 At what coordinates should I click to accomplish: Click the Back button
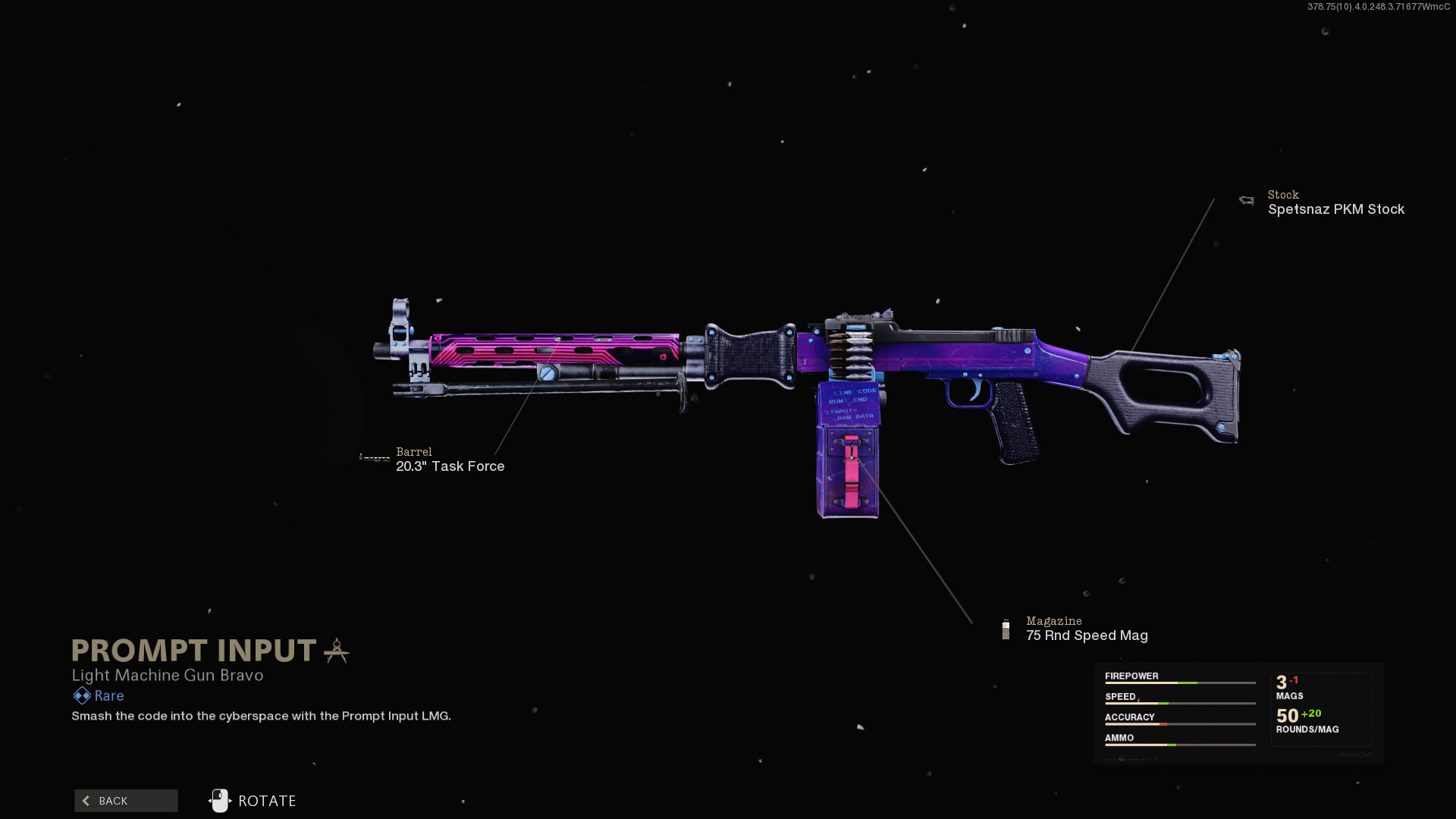pyautogui.click(x=126, y=801)
